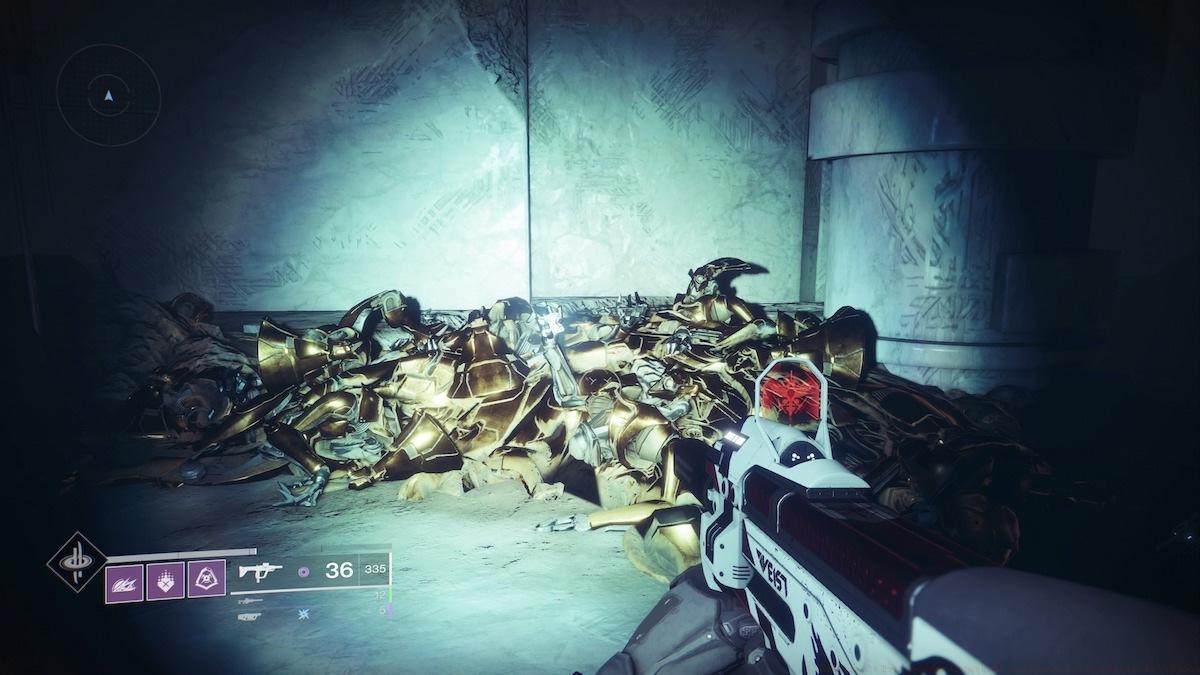Switch to the secondary weapon icon
The width and height of the screenshot is (1200, 675).
click(250, 601)
